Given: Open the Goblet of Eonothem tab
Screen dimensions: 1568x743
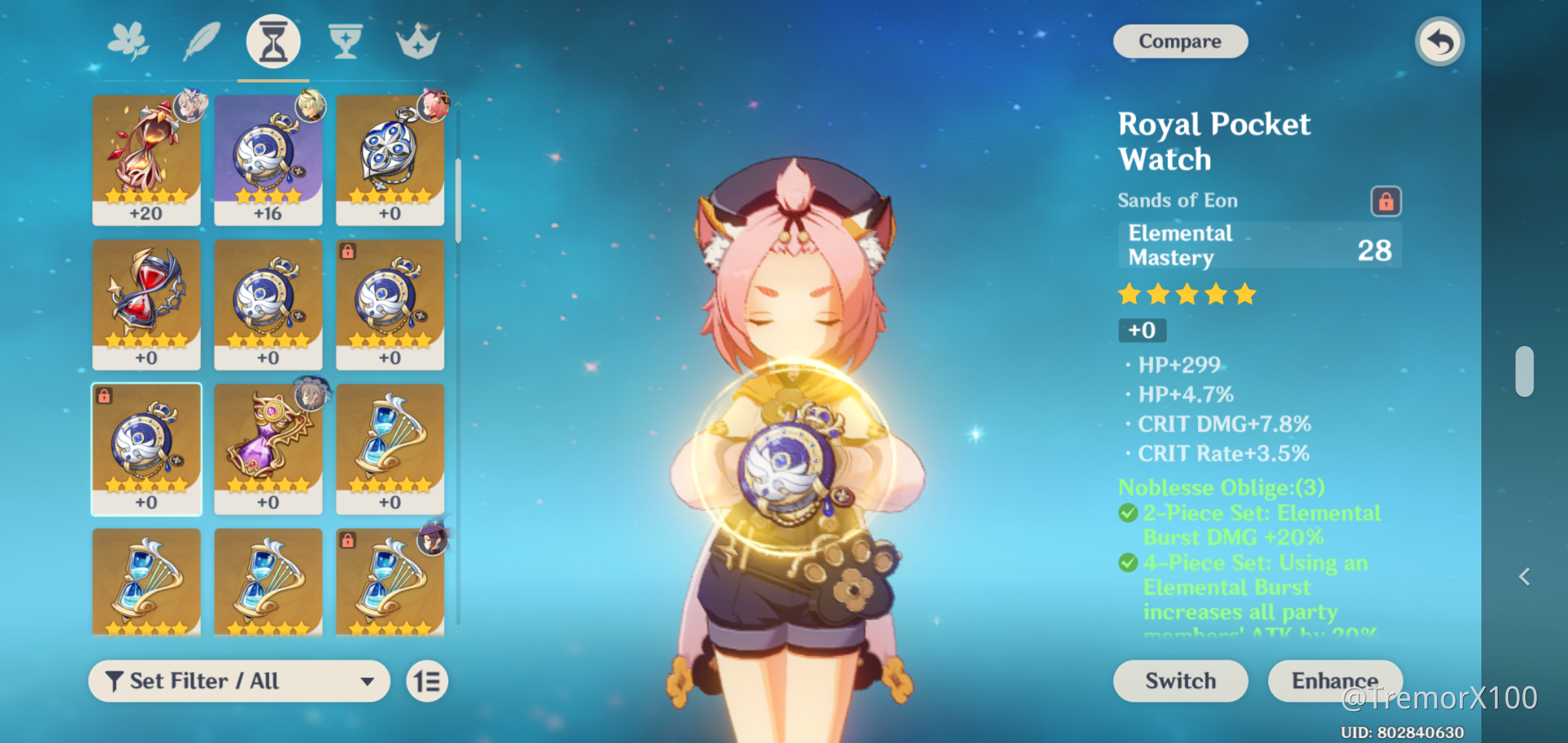Looking at the screenshot, I should (345, 41).
